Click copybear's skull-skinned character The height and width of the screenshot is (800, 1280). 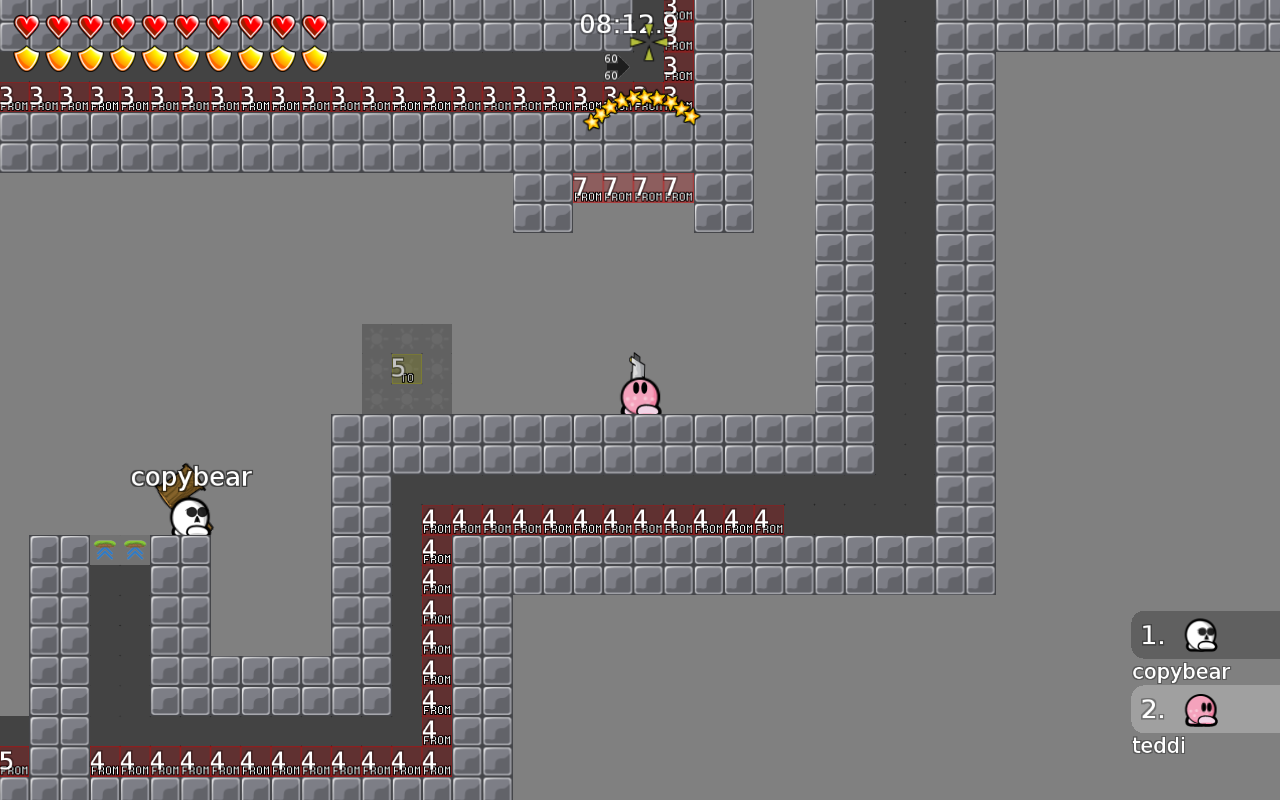coord(190,515)
